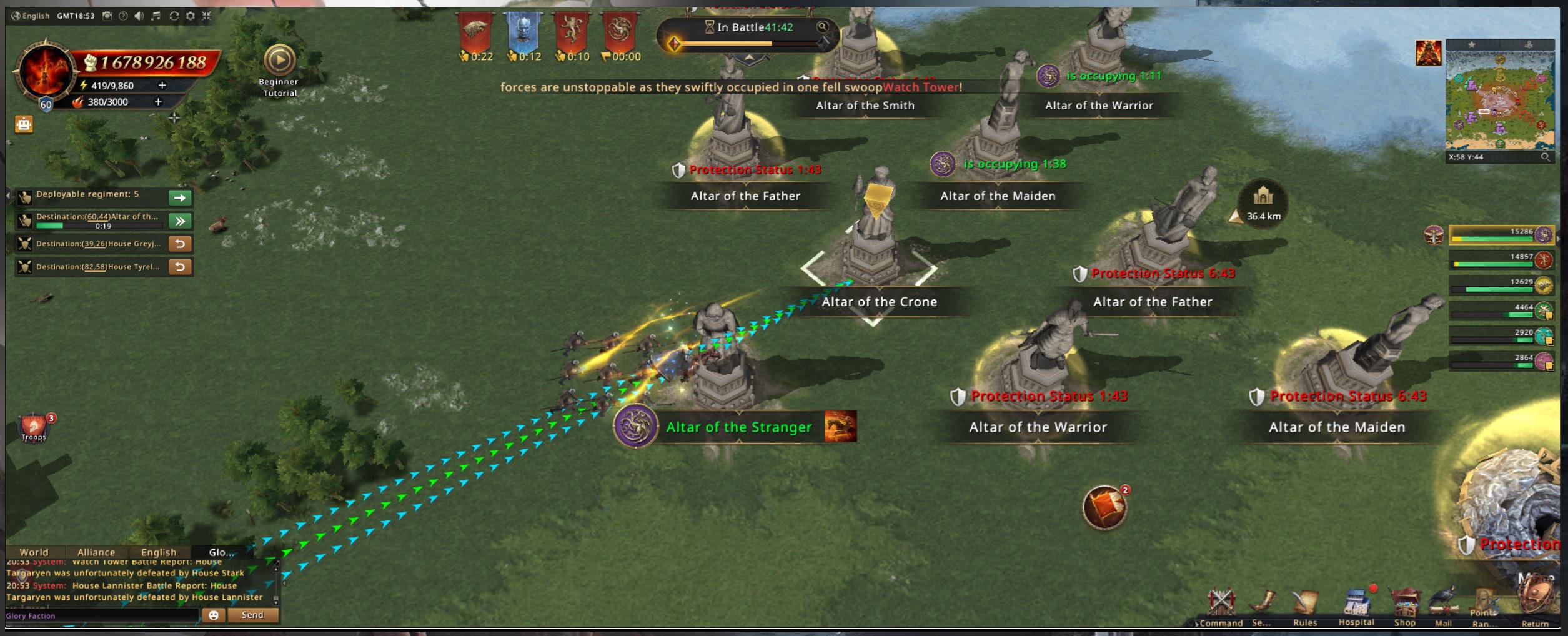Image resolution: width=1568 pixels, height=636 pixels.
Task: Click the chat Send button
Action: (252, 615)
